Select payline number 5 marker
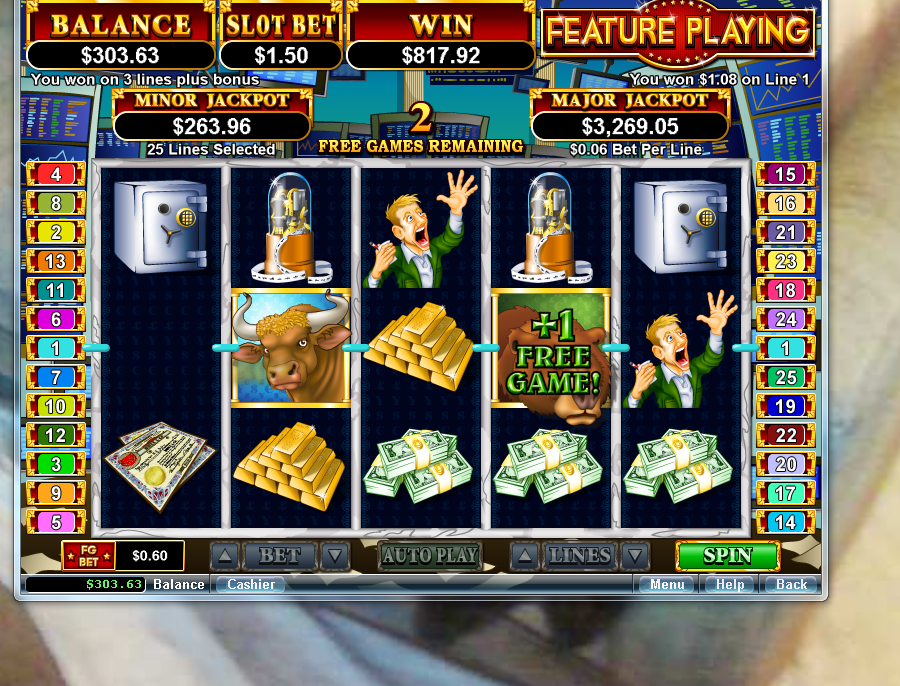900x686 pixels. (56, 522)
